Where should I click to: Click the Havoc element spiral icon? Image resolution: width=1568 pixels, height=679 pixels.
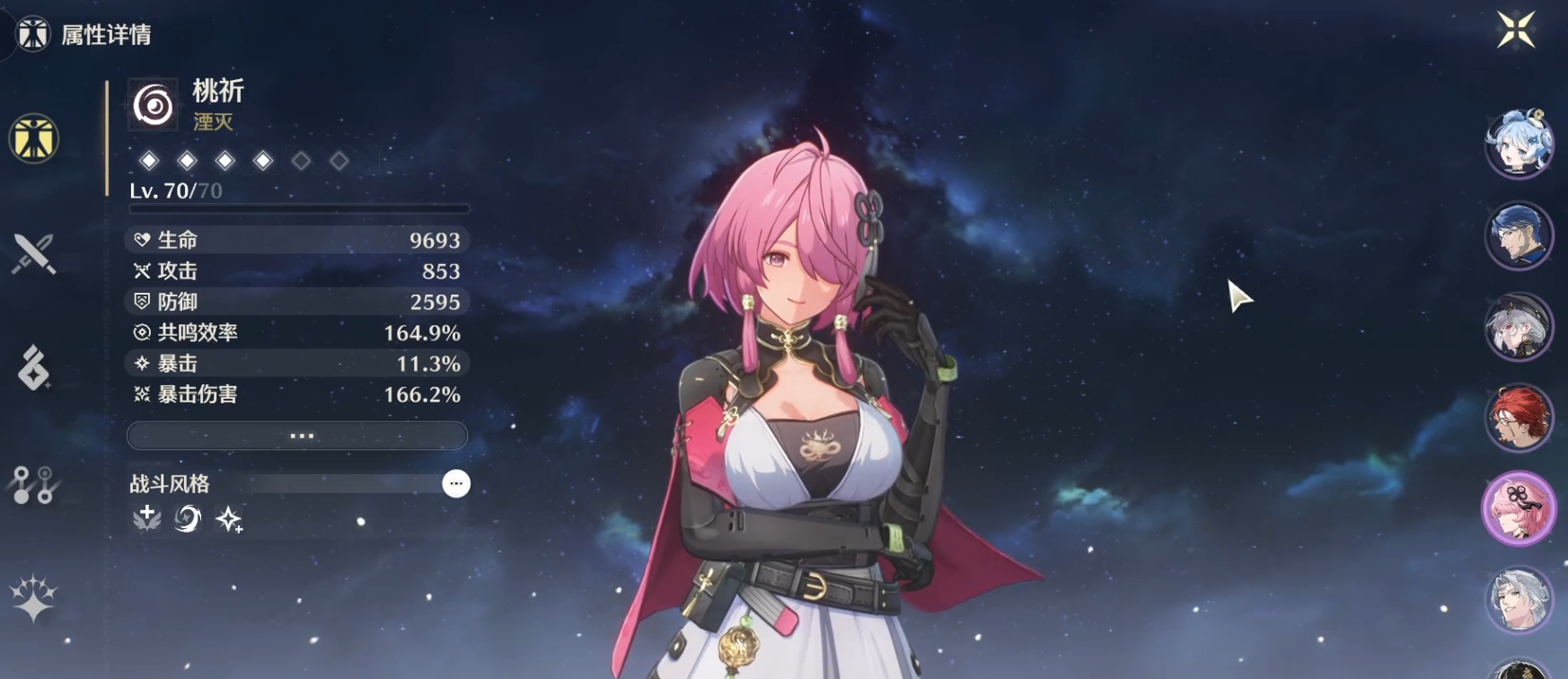click(154, 106)
